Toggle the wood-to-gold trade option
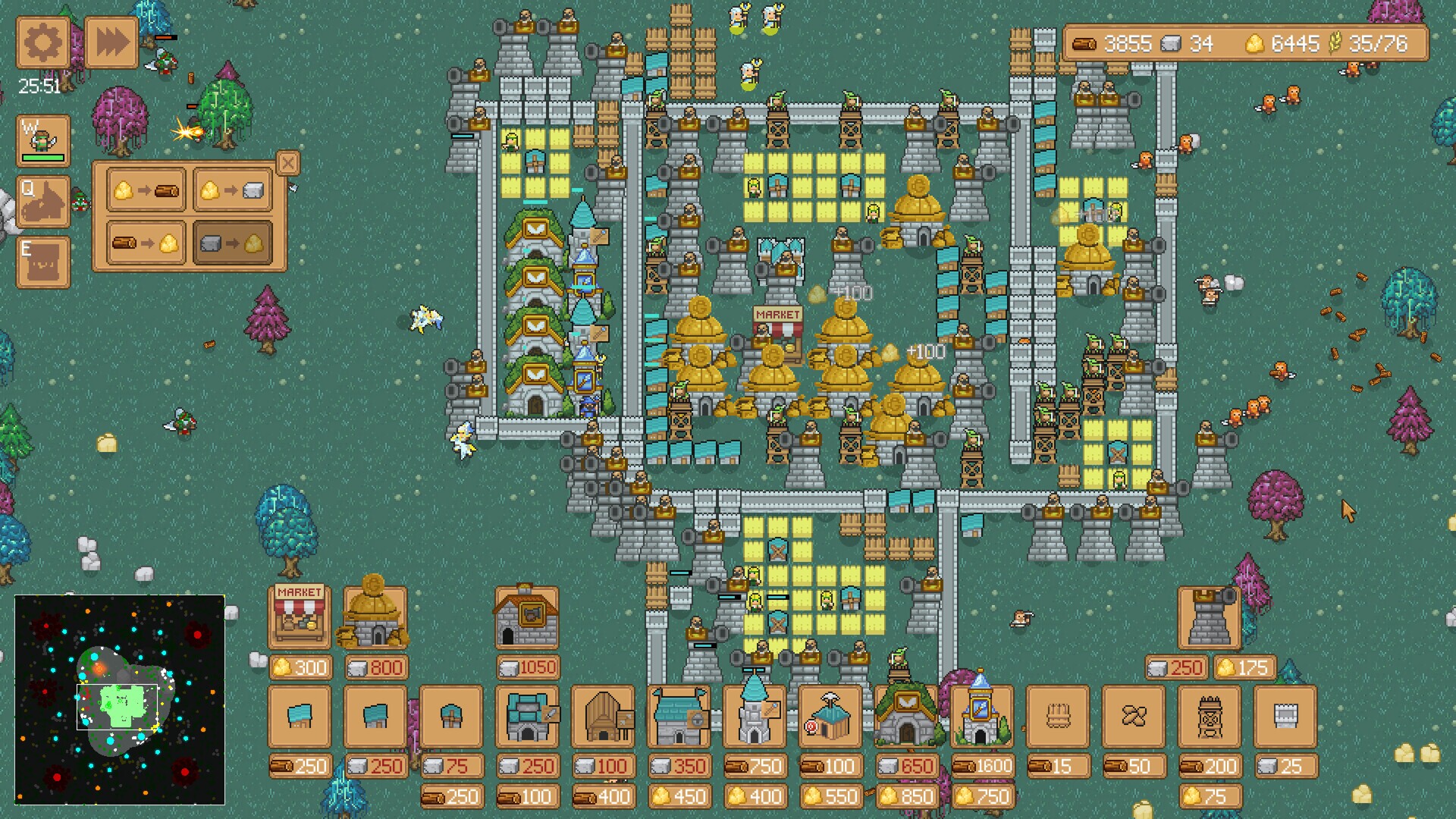This screenshot has height=819, width=1456. click(x=146, y=244)
